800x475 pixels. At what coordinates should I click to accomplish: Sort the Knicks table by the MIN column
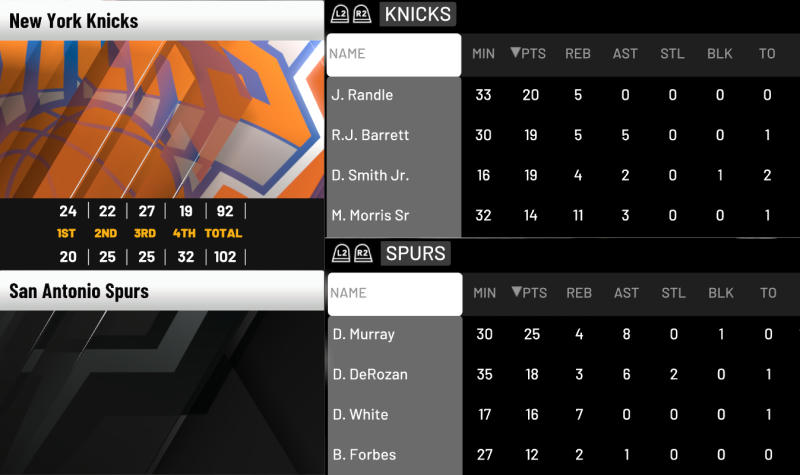coord(484,54)
